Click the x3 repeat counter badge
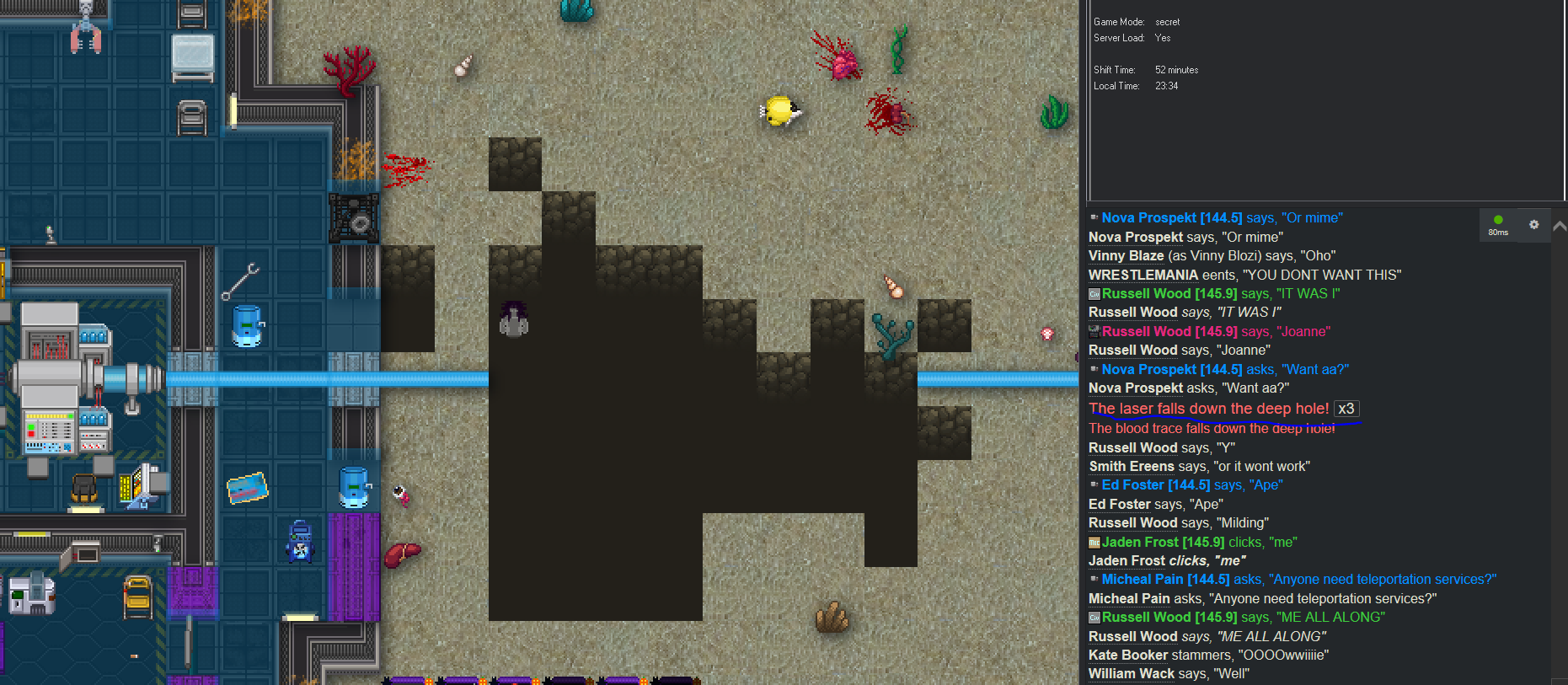 [1346, 409]
